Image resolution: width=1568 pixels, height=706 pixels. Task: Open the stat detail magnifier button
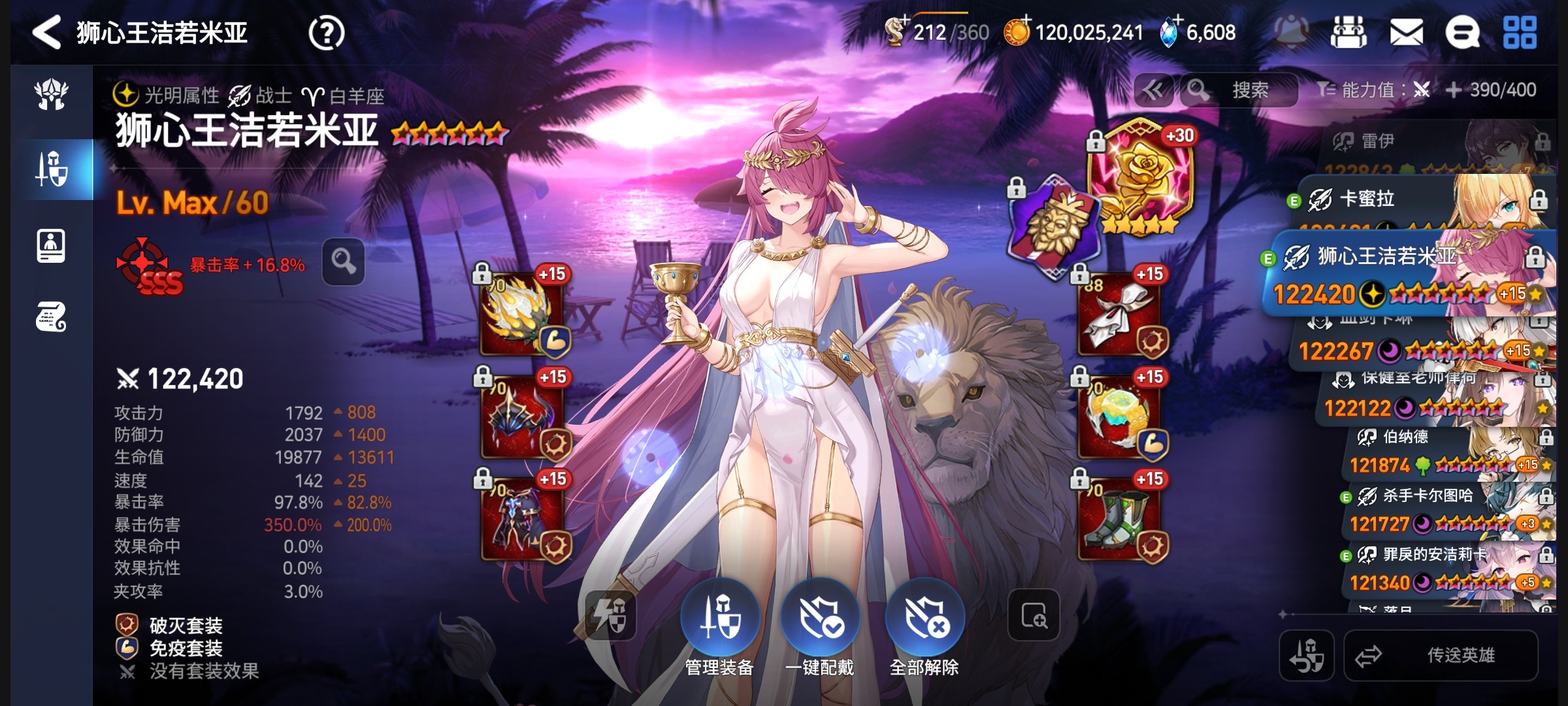(x=343, y=261)
